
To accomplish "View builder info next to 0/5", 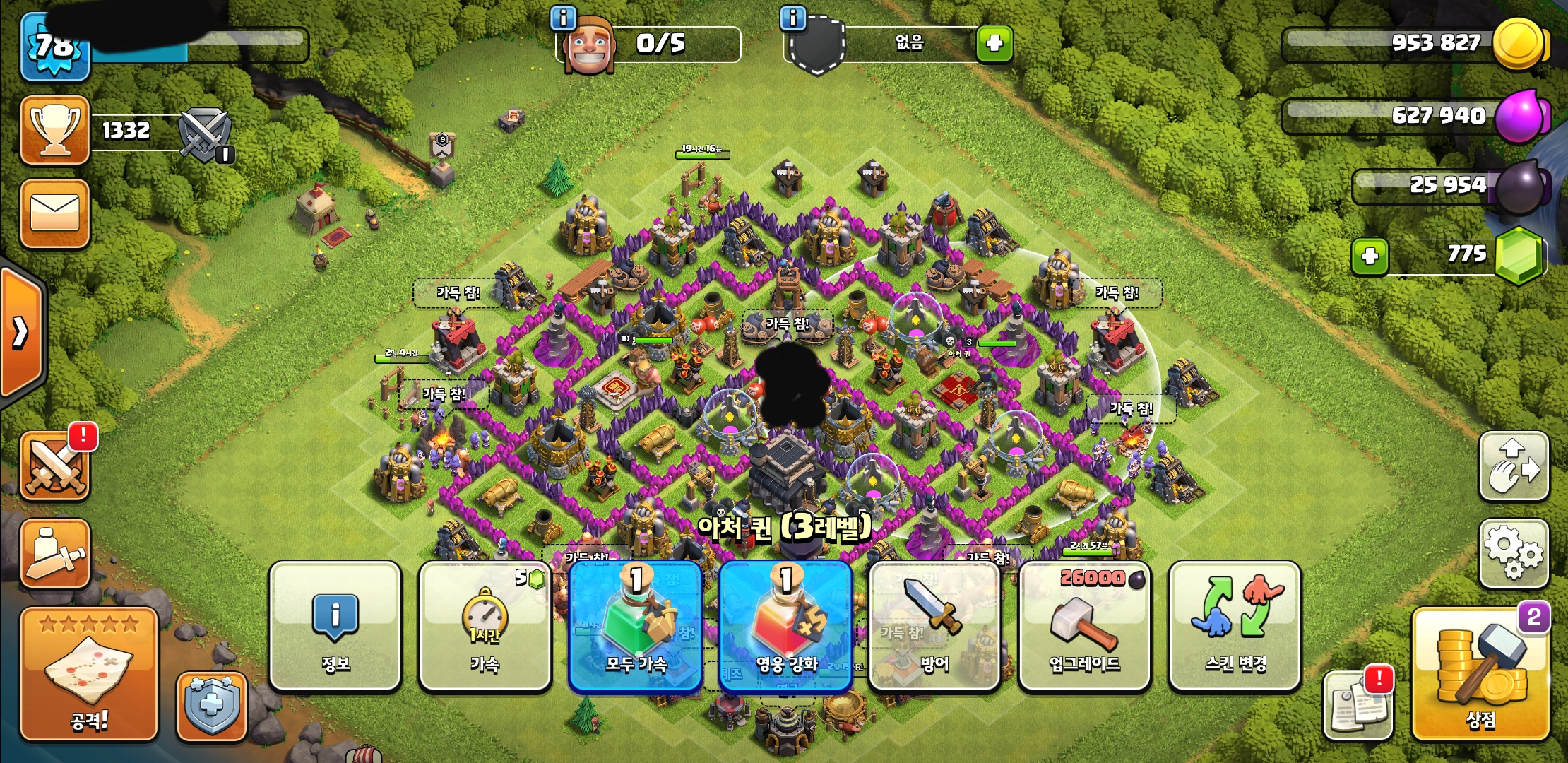I will 564,18.
